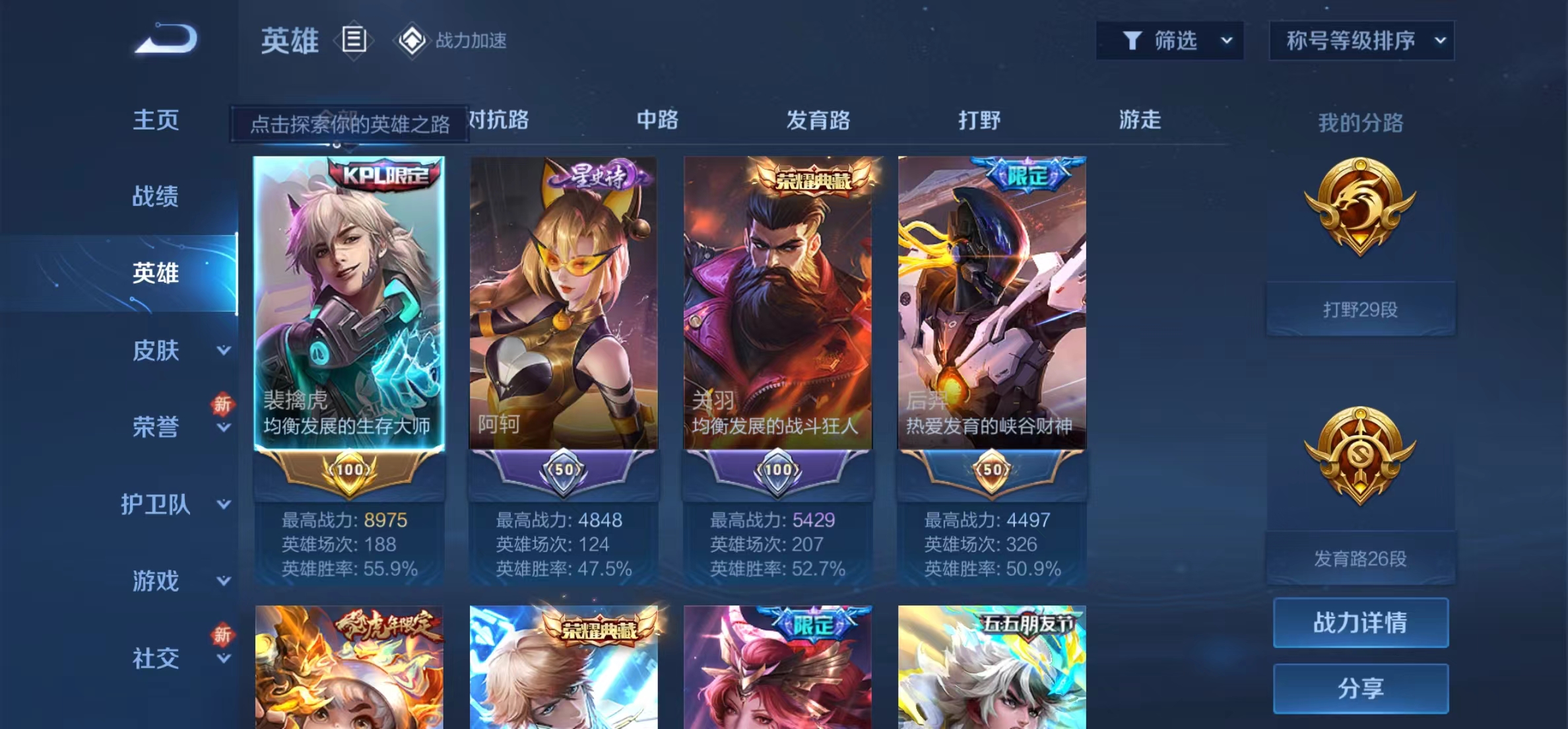This screenshot has width=1568, height=729.
Task: Click the back arrow icon at top left
Action: pos(165,38)
